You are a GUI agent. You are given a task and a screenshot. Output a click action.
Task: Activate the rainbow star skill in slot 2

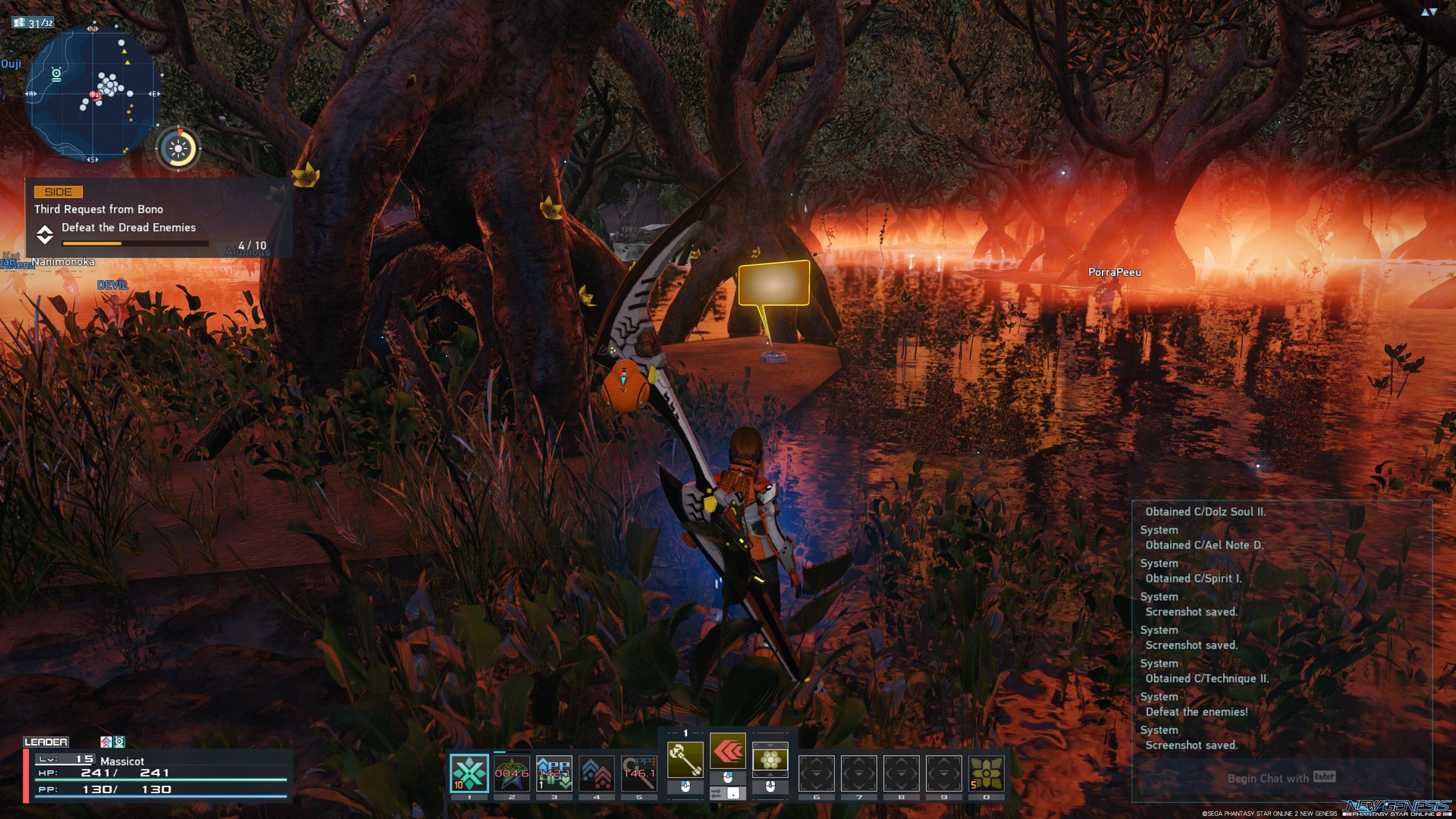511,773
